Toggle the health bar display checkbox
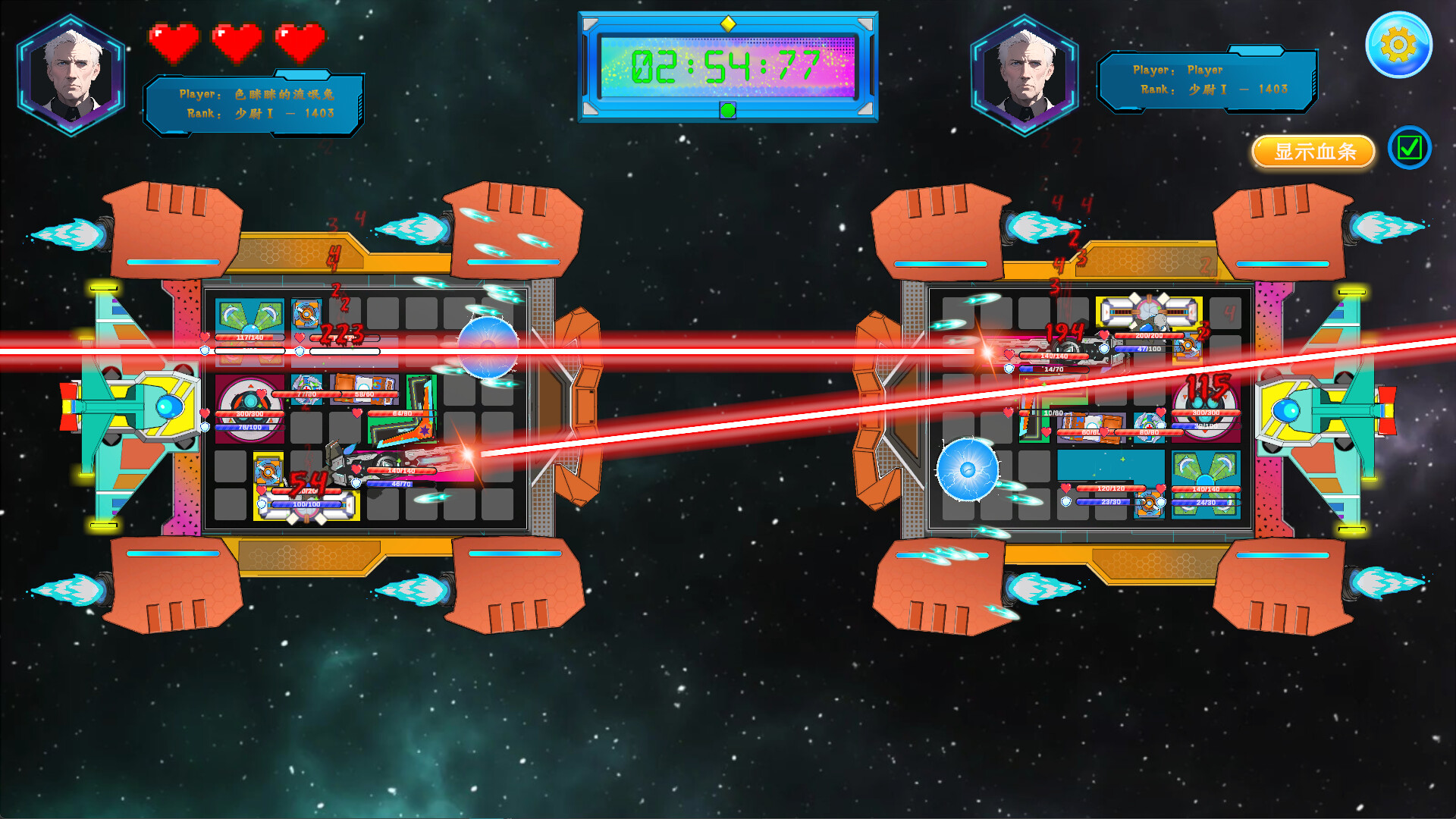 1408,149
